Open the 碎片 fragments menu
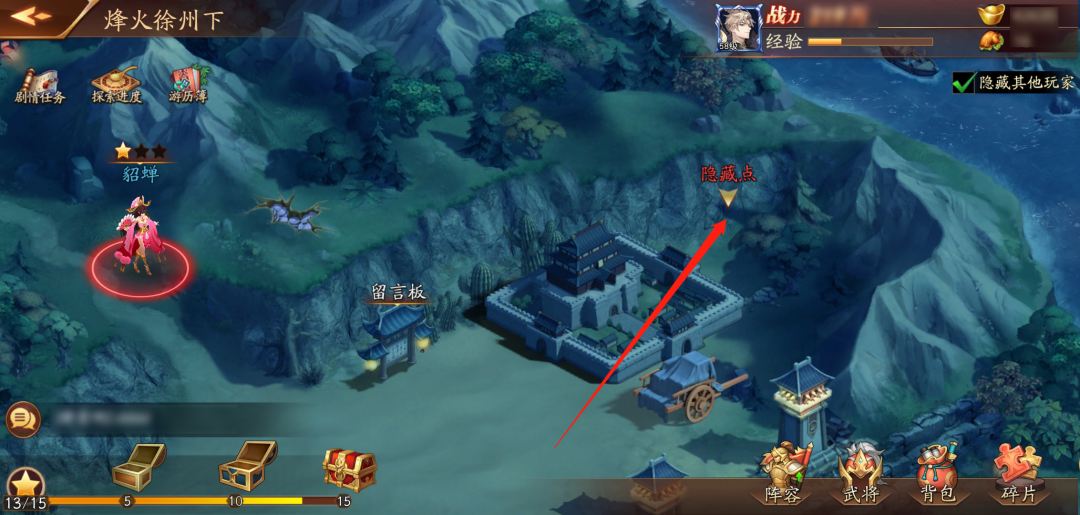 click(1018, 473)
